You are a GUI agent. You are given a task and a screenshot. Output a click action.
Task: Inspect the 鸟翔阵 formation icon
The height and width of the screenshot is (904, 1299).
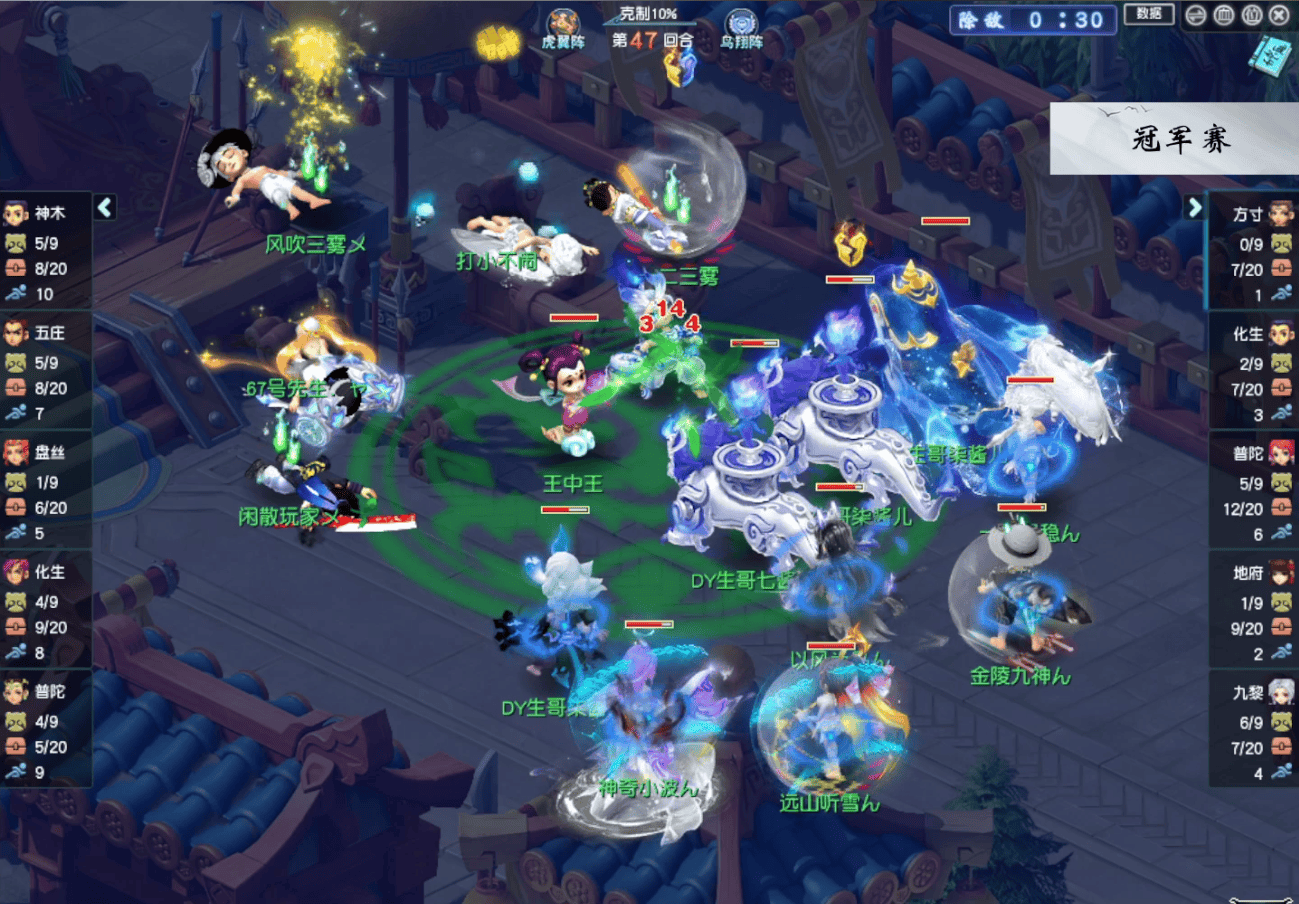(741, 28)
